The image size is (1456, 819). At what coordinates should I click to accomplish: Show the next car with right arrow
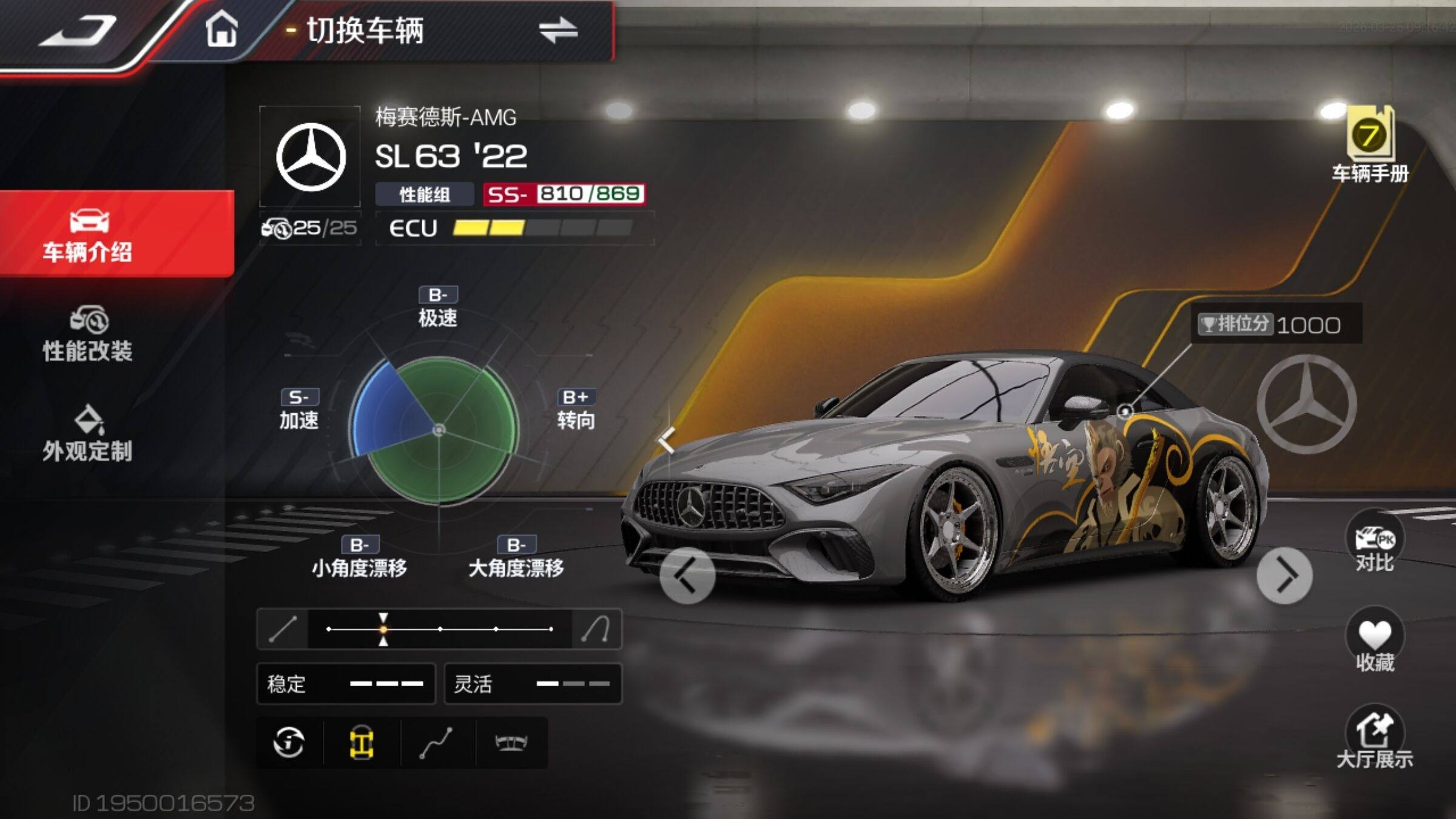(1284, 575)
